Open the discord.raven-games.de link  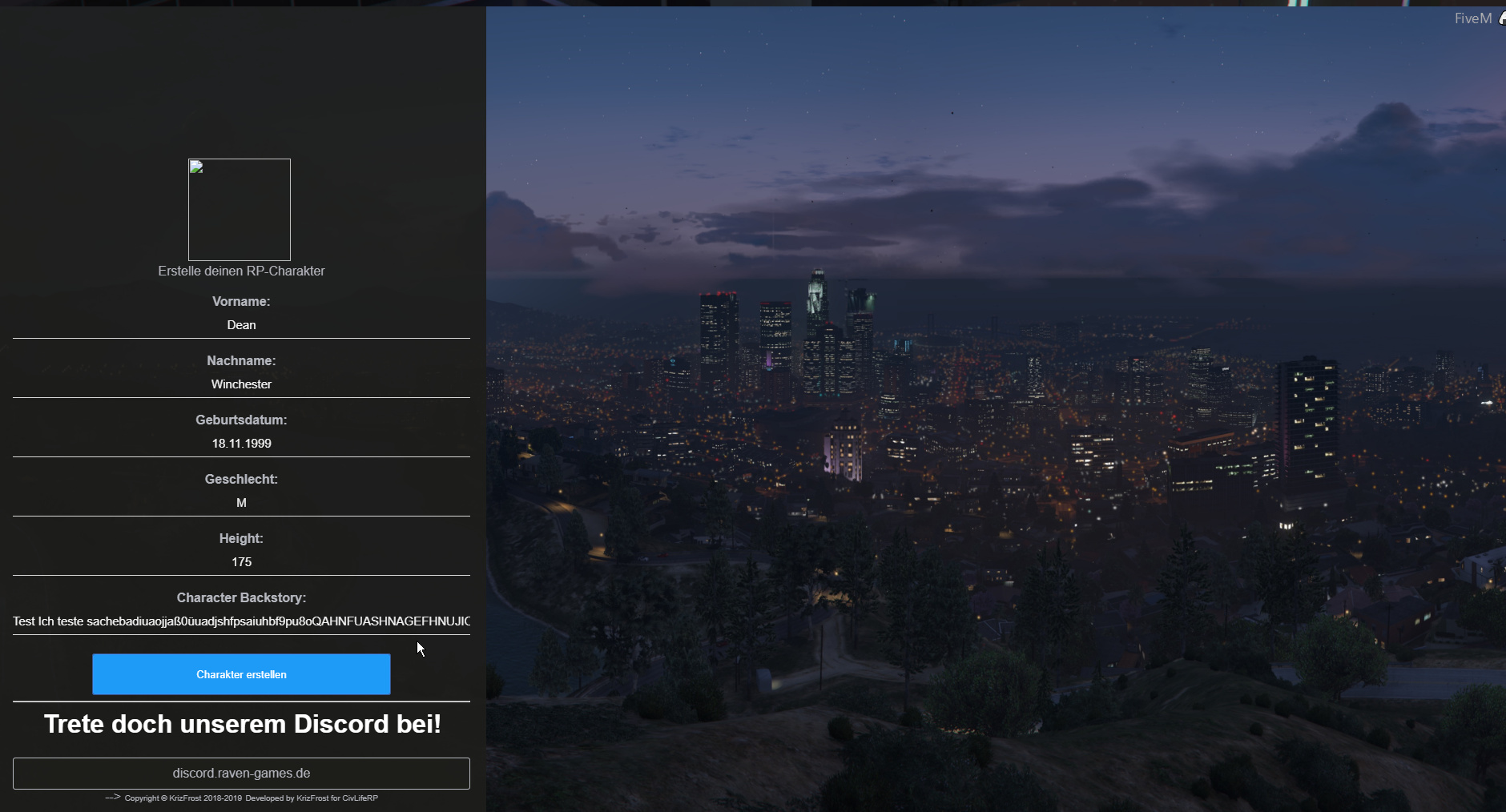241,773
